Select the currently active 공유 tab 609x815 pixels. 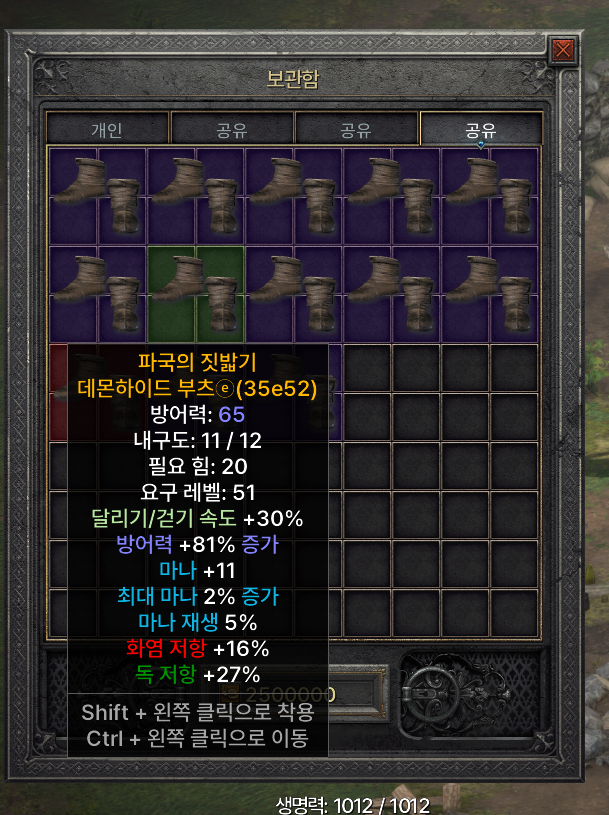[481, 130]
